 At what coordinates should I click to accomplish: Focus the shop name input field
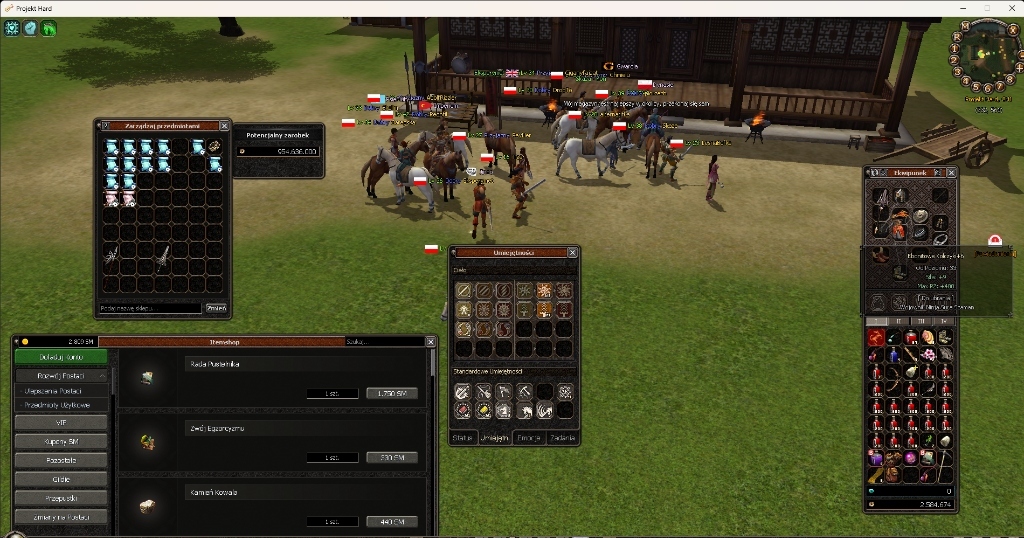click(x=150, y=308)
